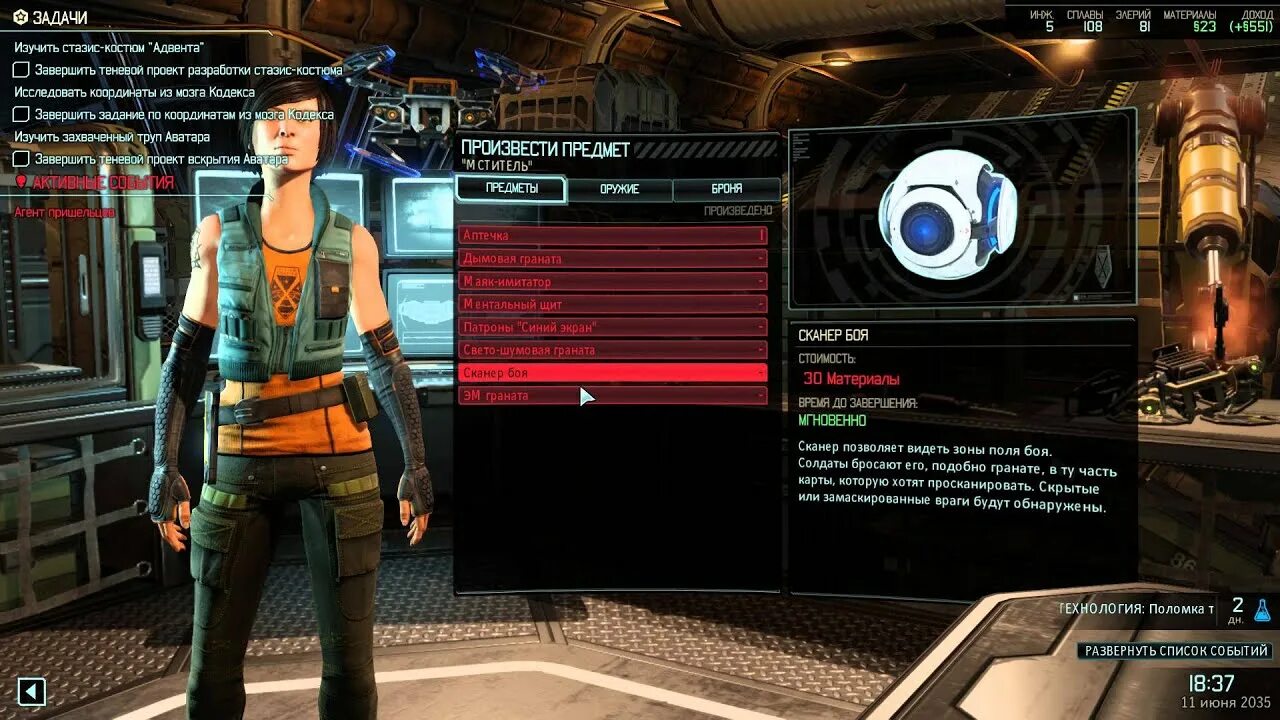Select Маяк-имитатор entry
This screenshot has height=720, width=1280.
point(612,282)
